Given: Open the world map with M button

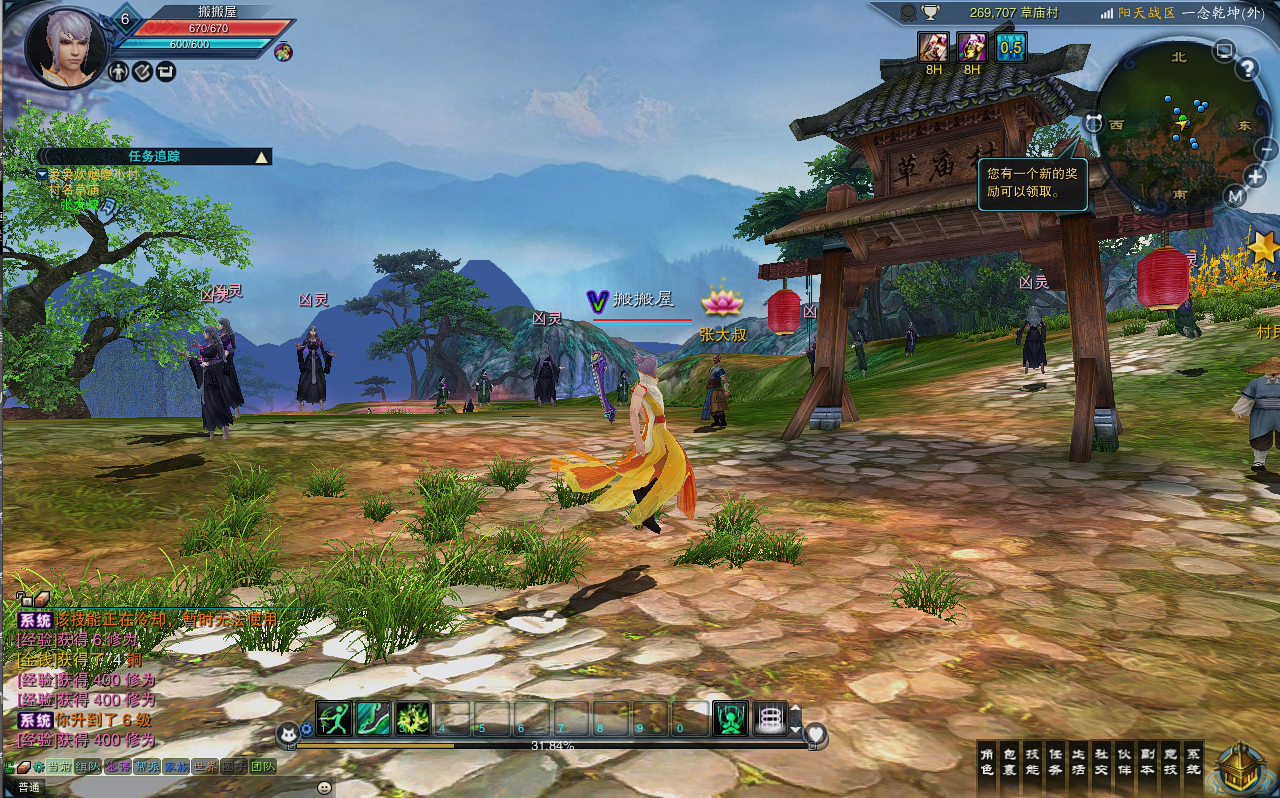Looking at the screenshot, I should (1236, 196).
